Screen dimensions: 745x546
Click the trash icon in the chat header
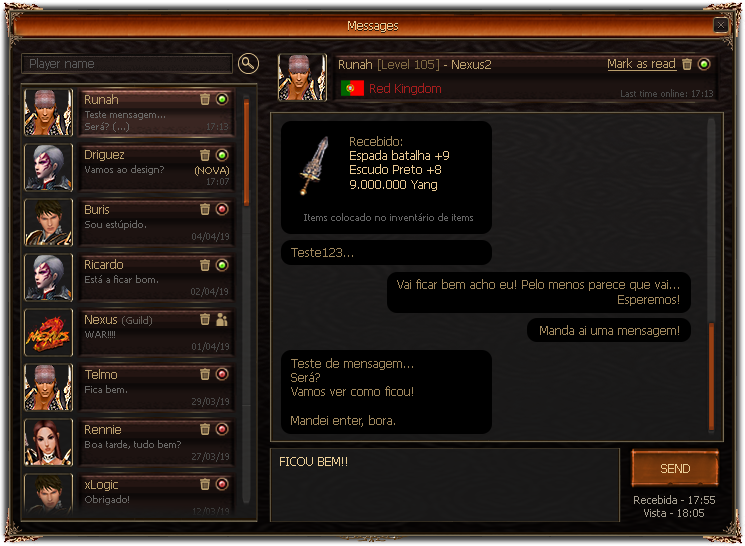[687, 65]
